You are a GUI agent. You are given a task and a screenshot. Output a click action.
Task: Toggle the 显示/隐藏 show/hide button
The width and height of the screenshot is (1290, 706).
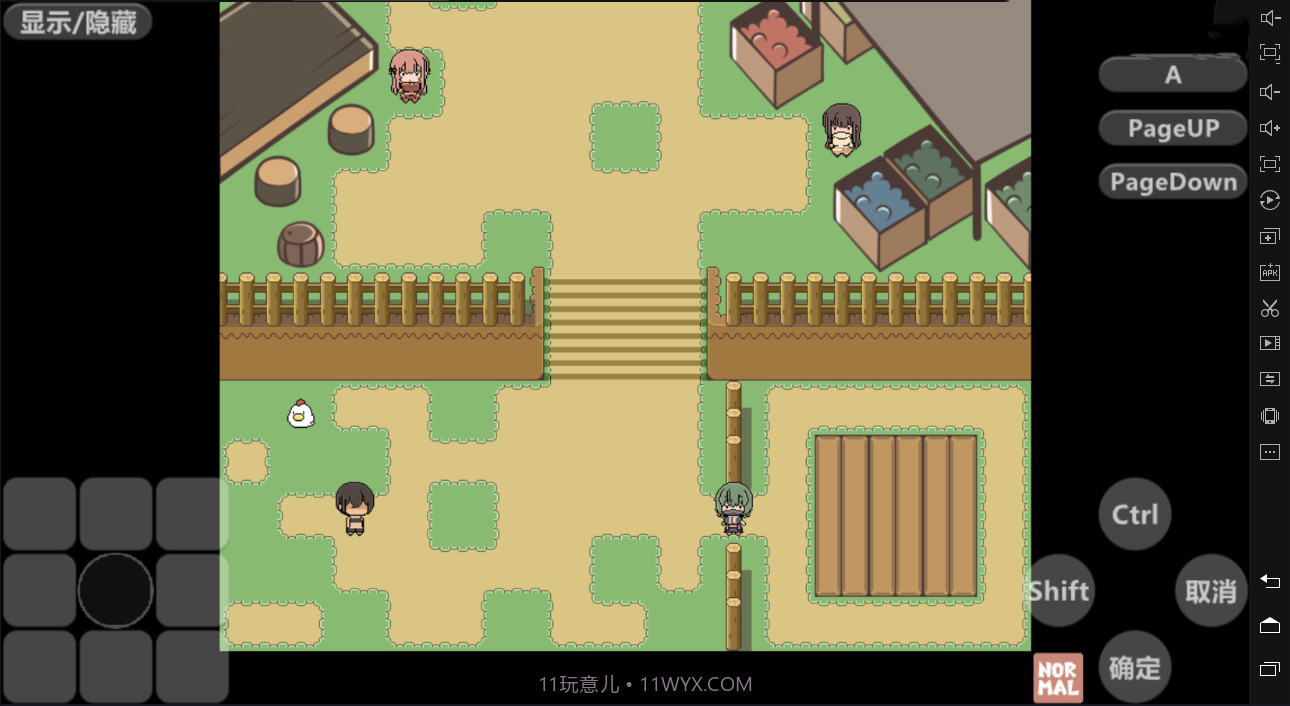[77, 22]
